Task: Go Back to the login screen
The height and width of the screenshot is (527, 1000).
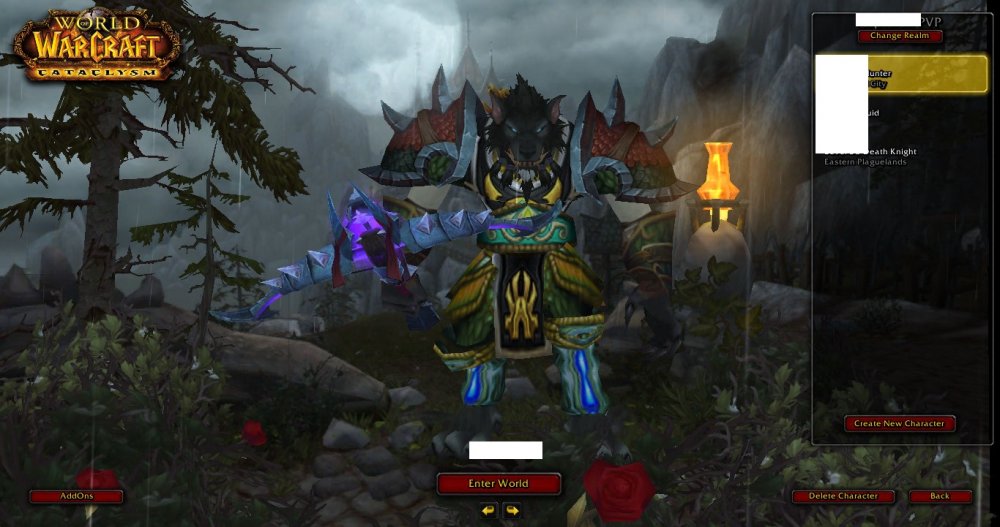Action: [940, 496]
